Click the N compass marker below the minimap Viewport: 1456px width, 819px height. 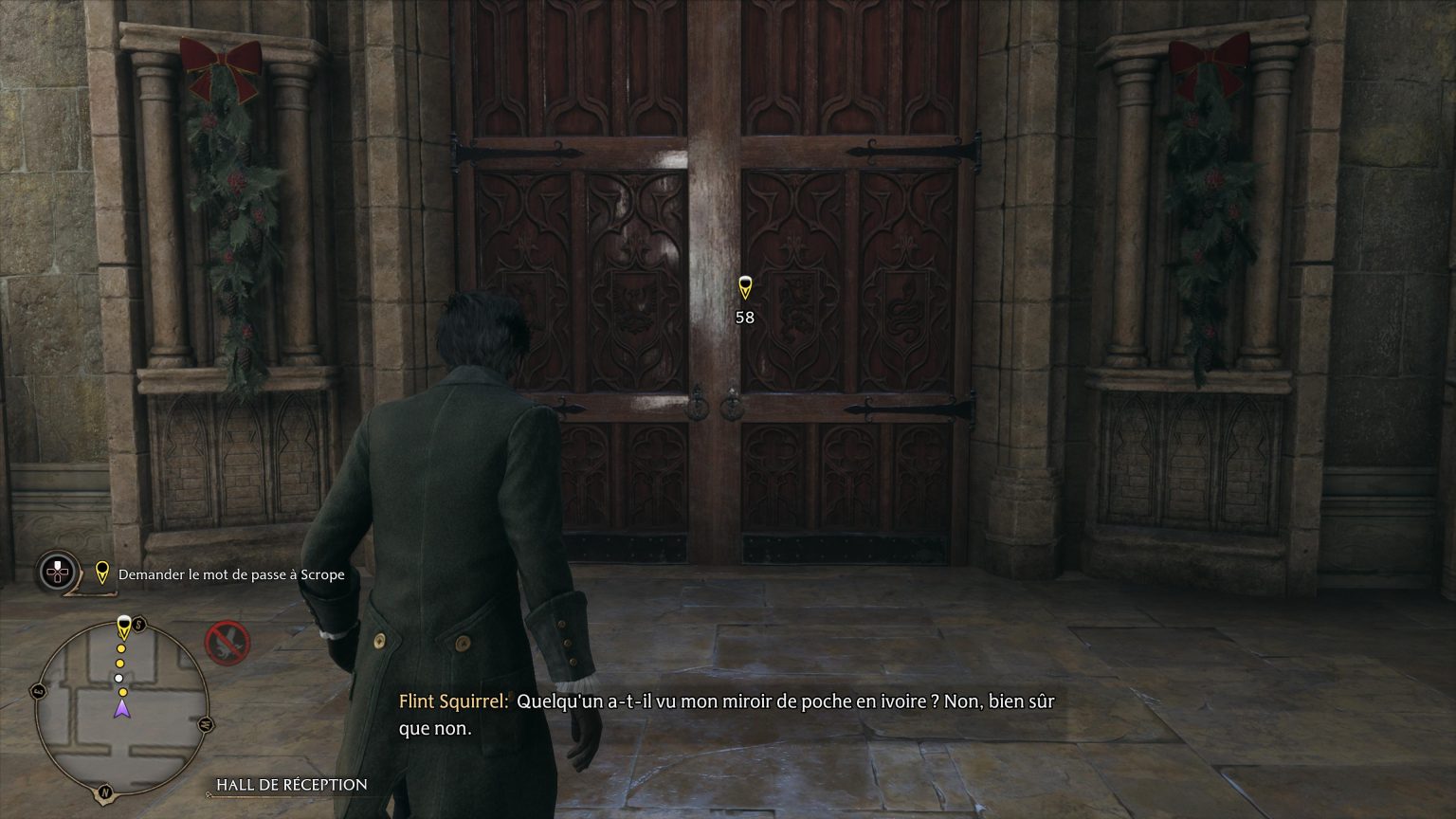105,792
